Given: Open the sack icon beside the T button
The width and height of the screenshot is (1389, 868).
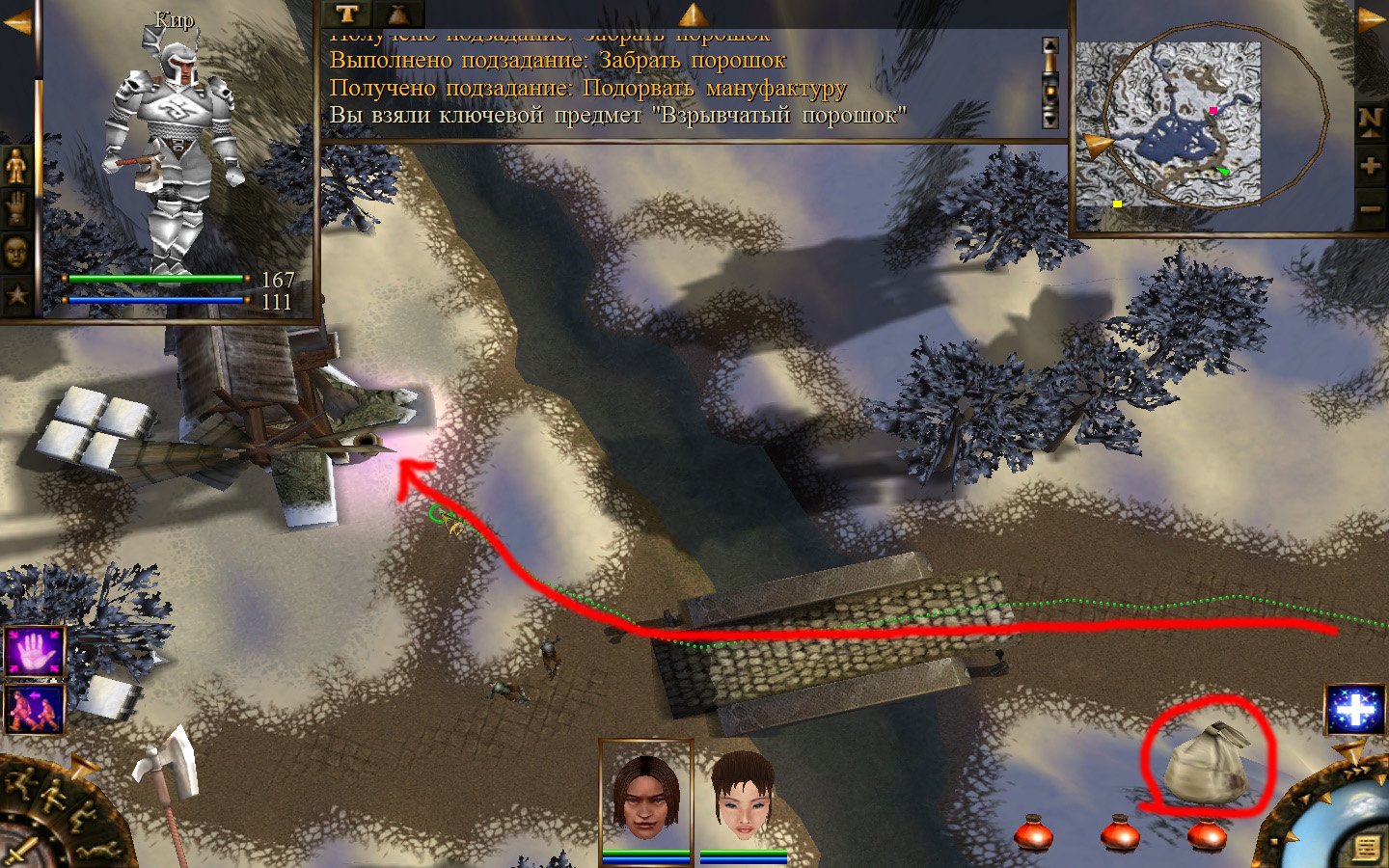Looking at the screenshot, I should pos(397,14).
